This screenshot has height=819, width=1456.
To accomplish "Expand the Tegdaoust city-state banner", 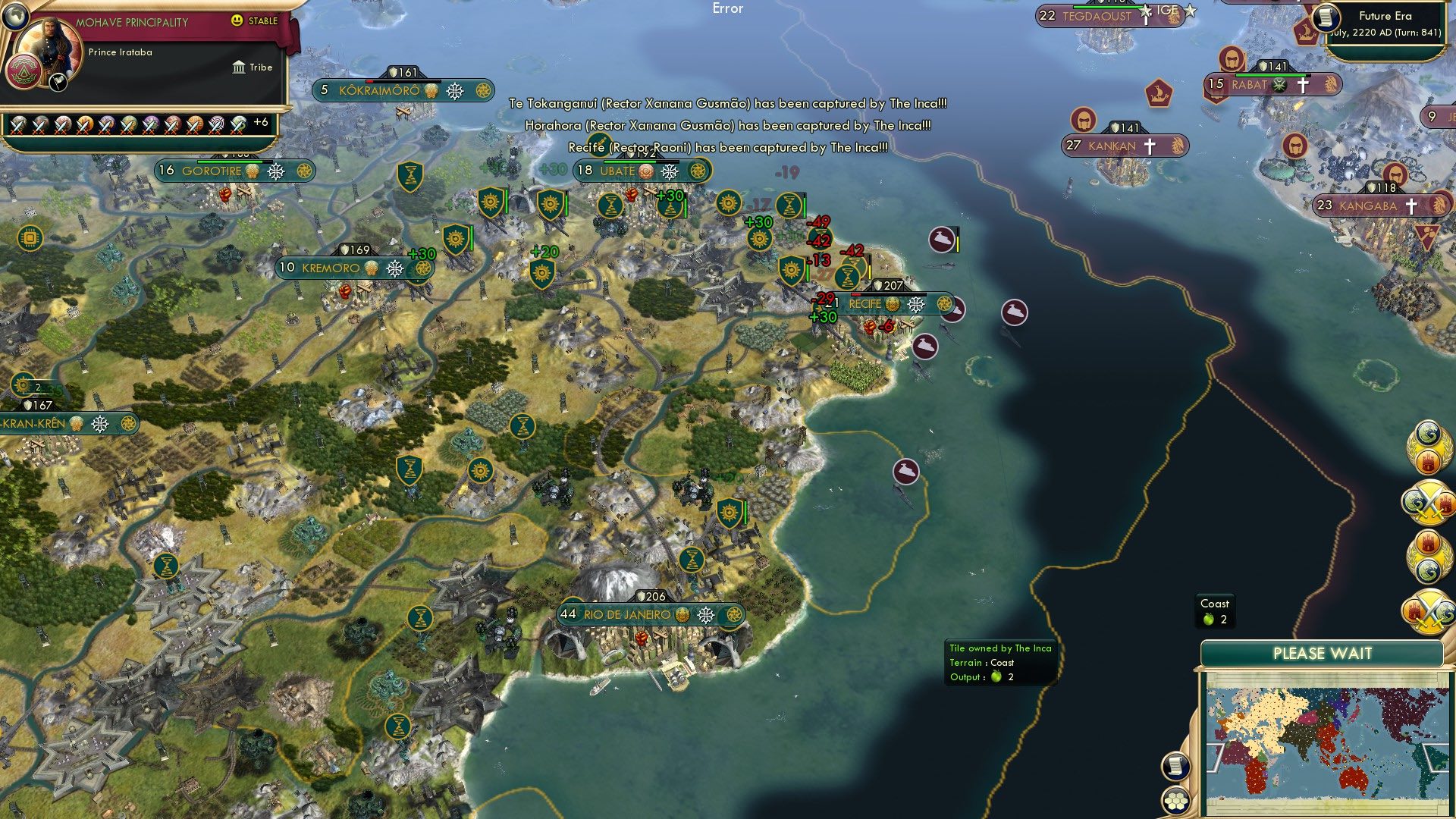I will 1098,15.
